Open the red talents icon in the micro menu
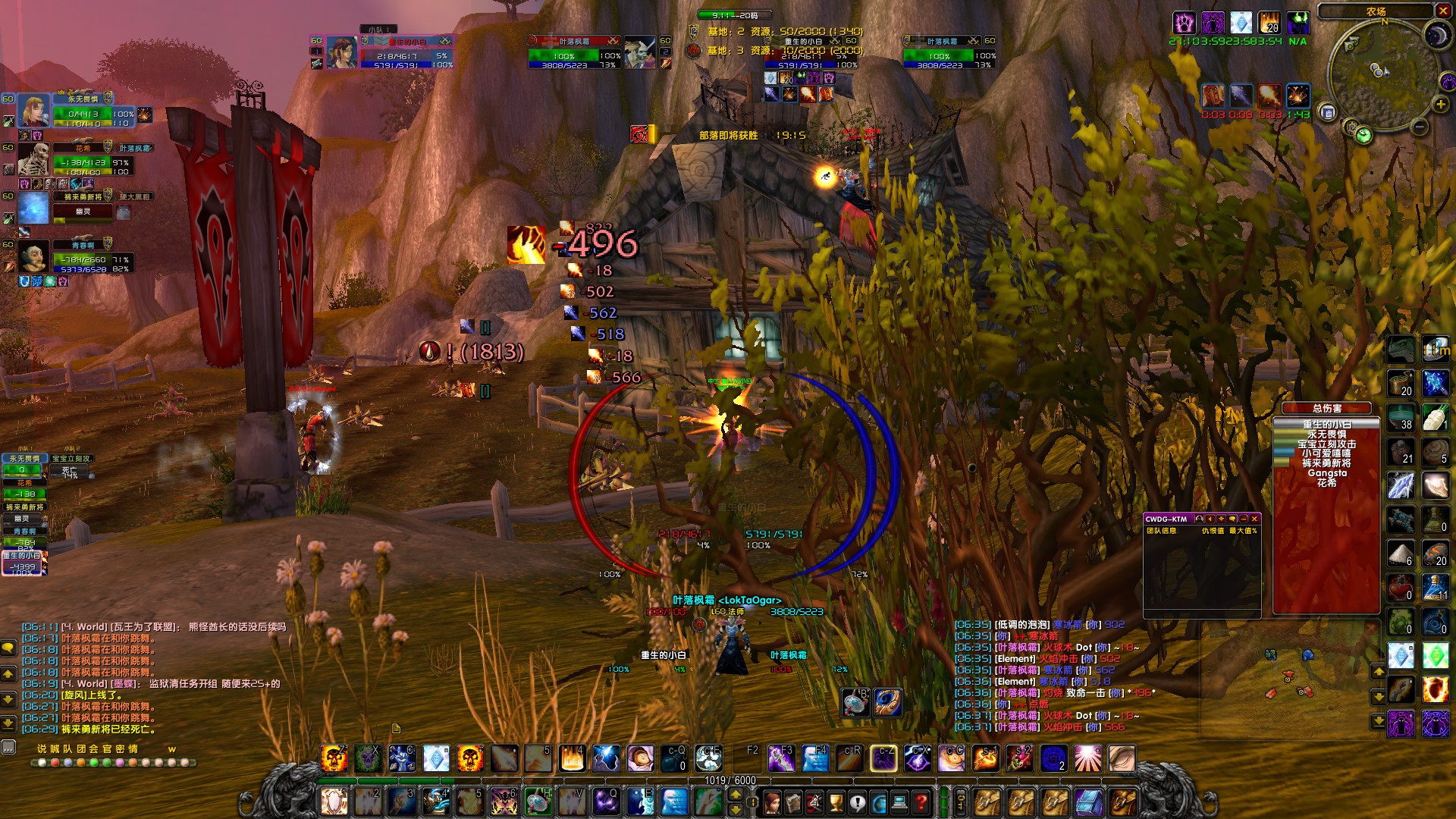This screenshot has height=819, width=1456. click(x=814, y=802)
